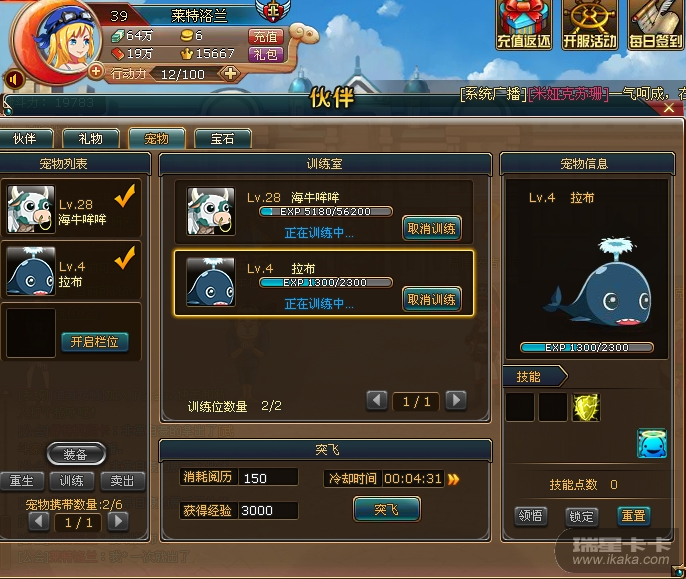Open the 每日签到 daily sign-in
Viewport: 686px width, 579px height.
pyautogui.click(x=656, y=27)
